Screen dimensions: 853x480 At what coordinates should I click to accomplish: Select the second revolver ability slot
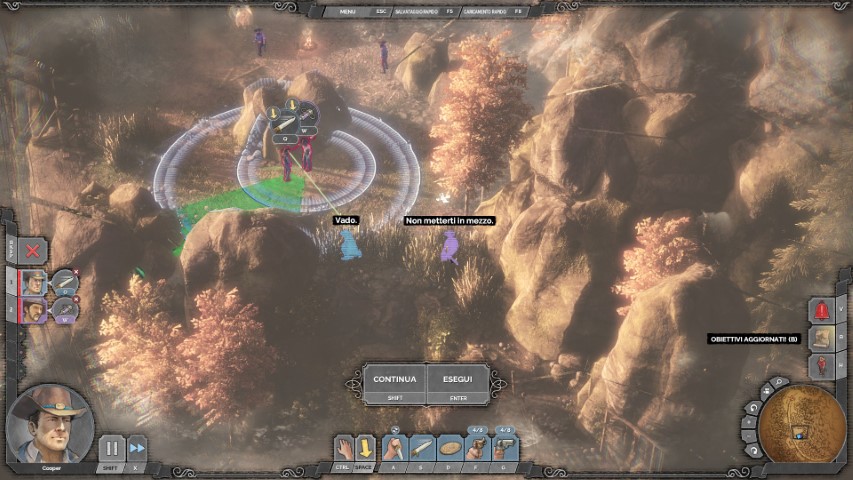point(506,447)
